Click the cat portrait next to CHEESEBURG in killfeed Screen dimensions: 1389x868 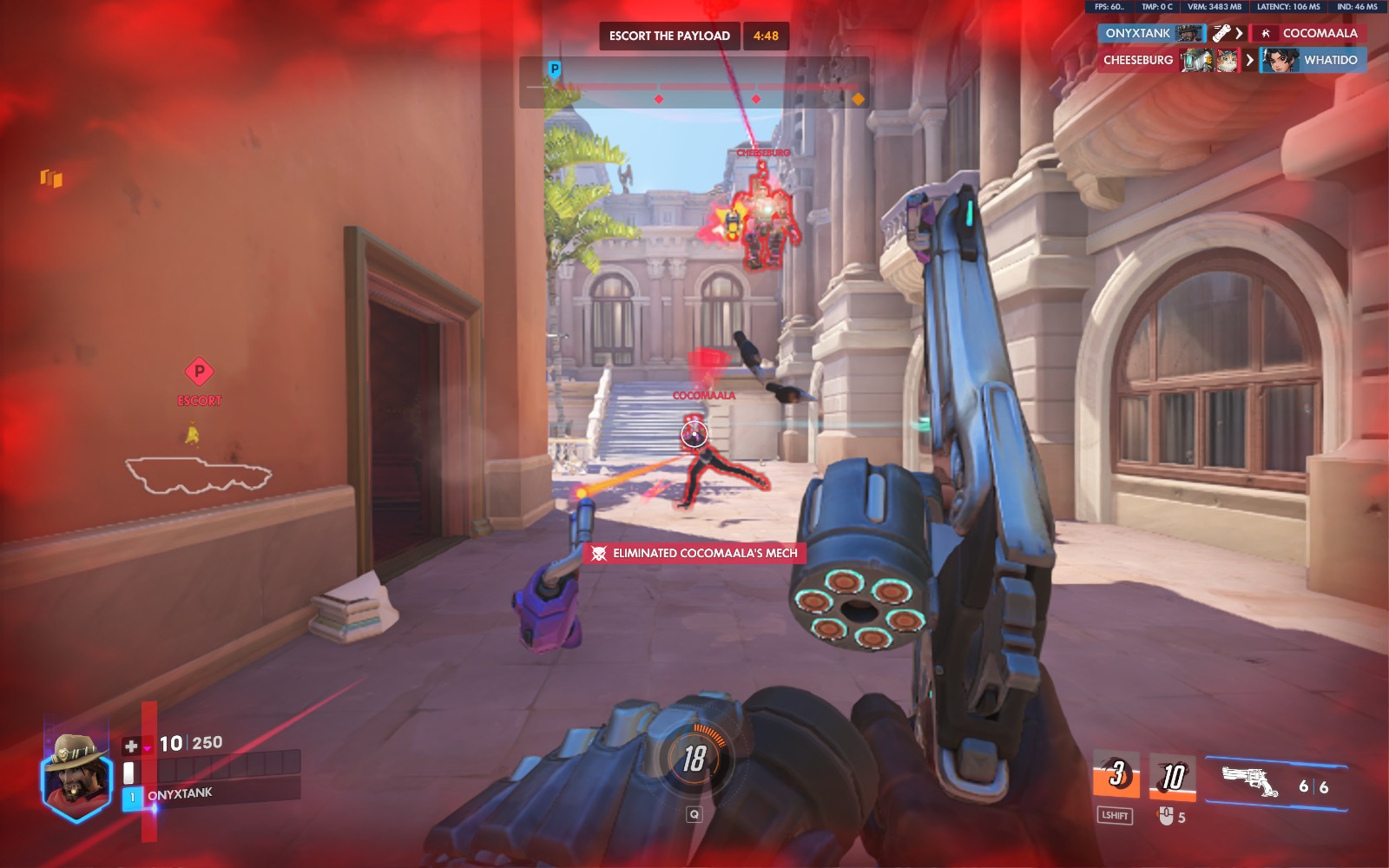[1226, 59]
